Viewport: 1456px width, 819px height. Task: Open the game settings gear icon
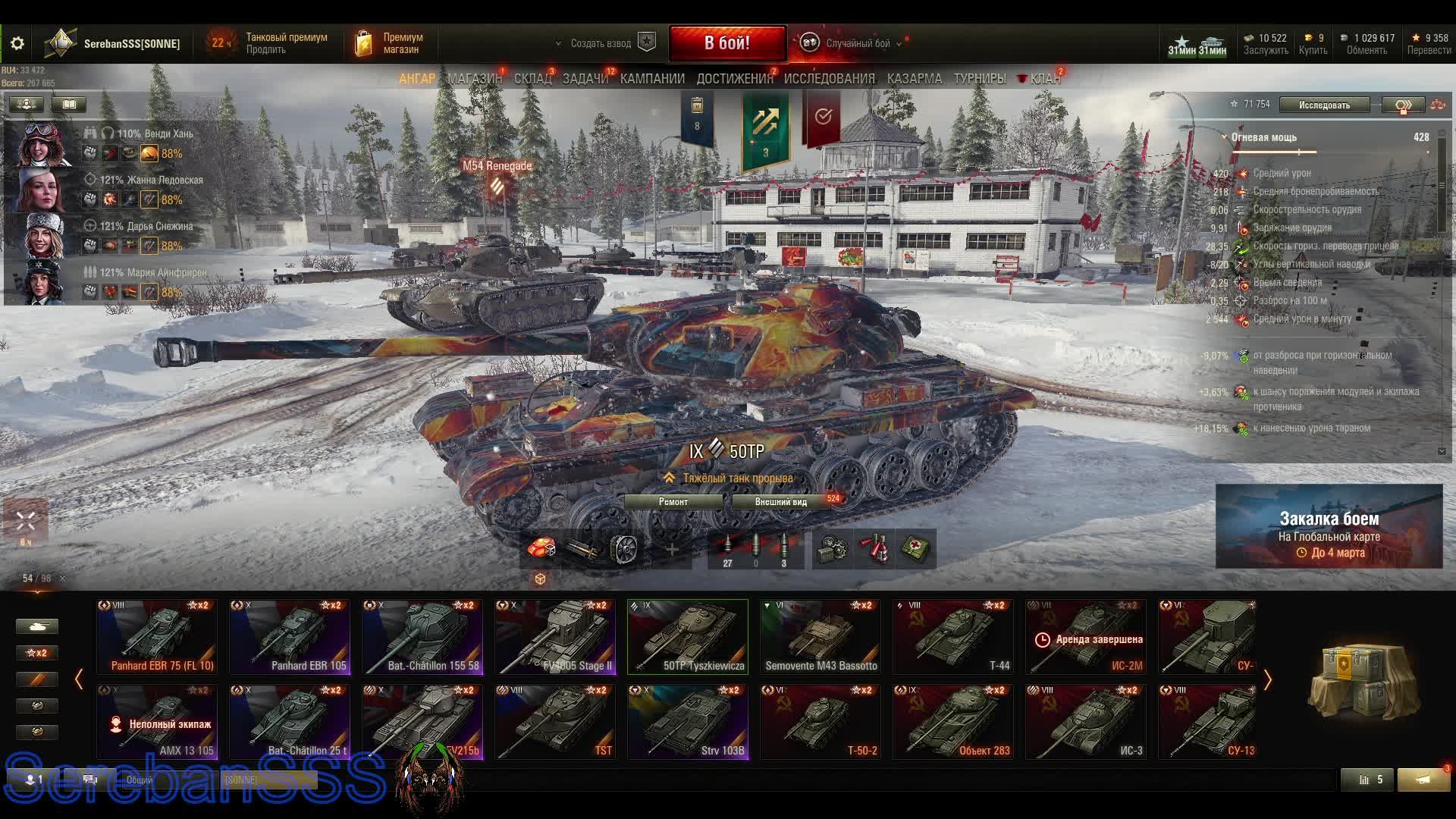[17, 43]
